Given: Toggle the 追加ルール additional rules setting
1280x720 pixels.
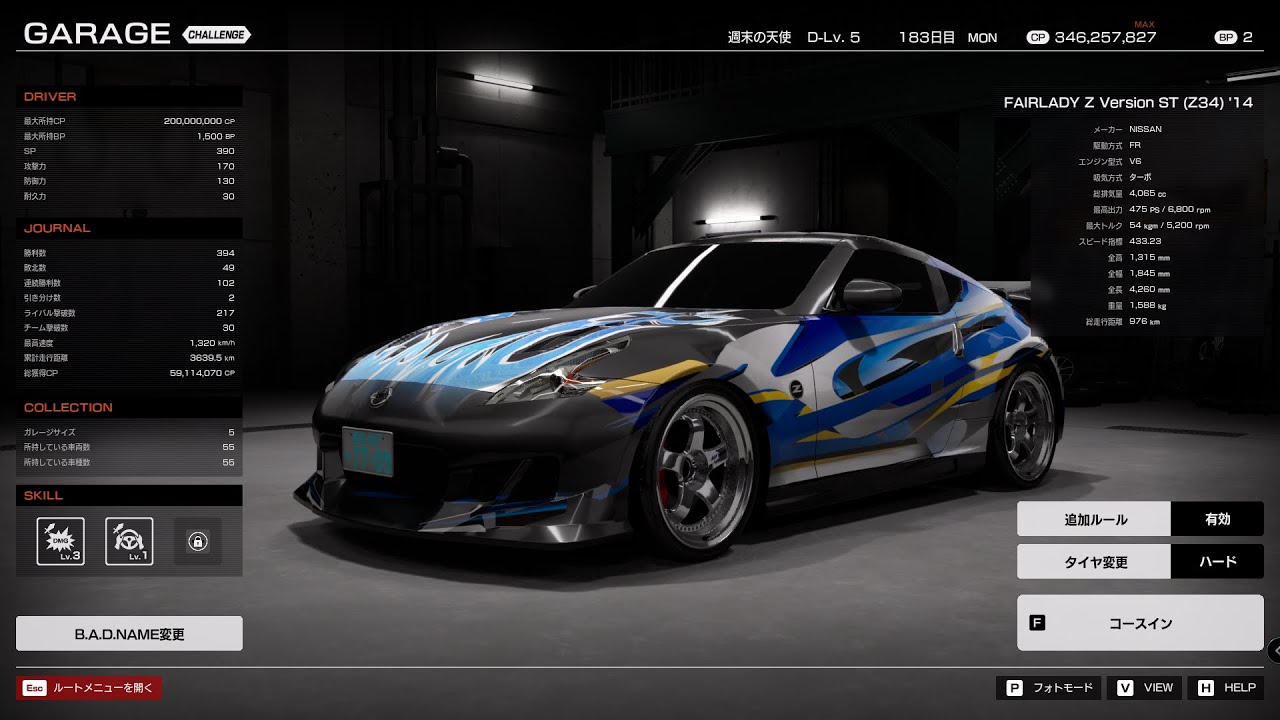Looking at the screenshot, I should pos(1140,519).
